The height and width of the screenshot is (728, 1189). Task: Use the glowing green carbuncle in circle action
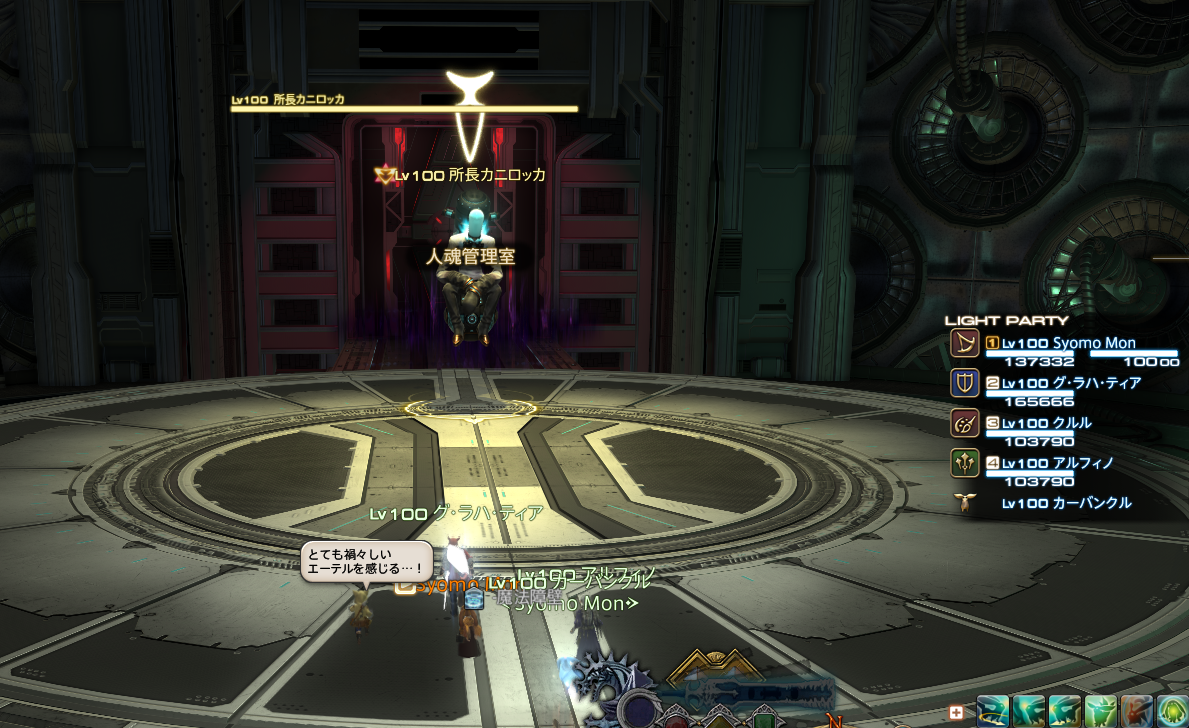point(1171,712)
